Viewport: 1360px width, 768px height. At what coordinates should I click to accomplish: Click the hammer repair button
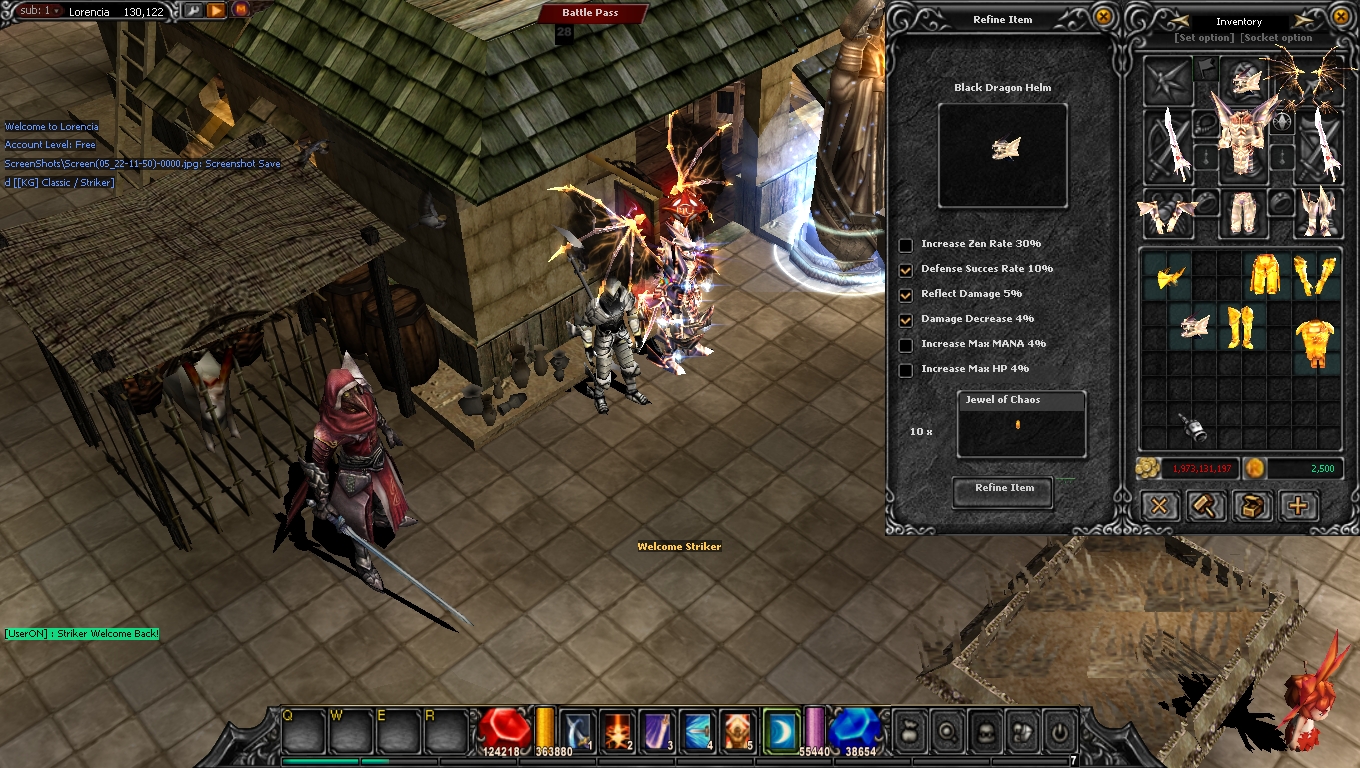pos(1206,506)
